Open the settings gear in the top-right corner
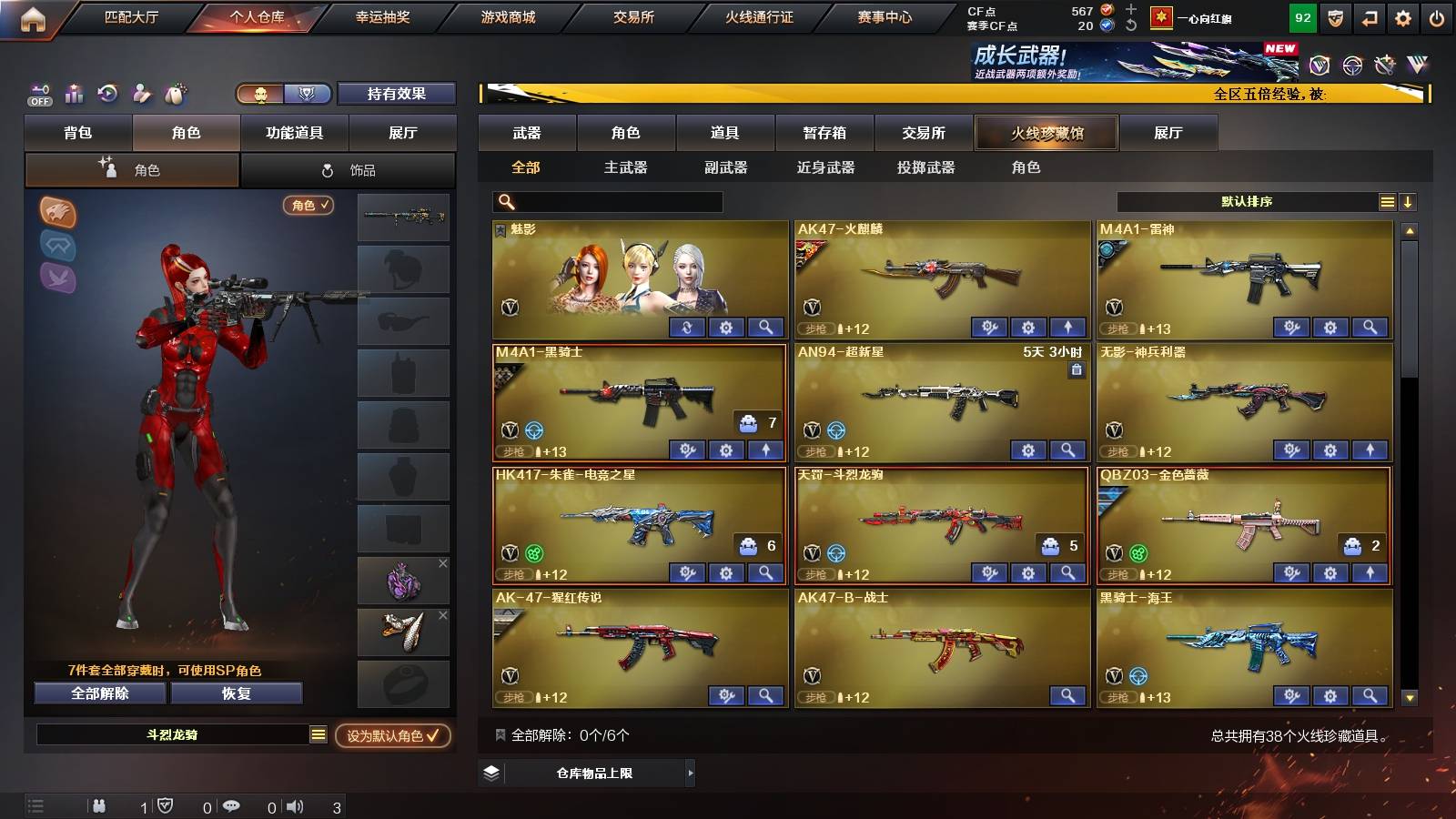The image size is (1456, 819). point(1403,17)
